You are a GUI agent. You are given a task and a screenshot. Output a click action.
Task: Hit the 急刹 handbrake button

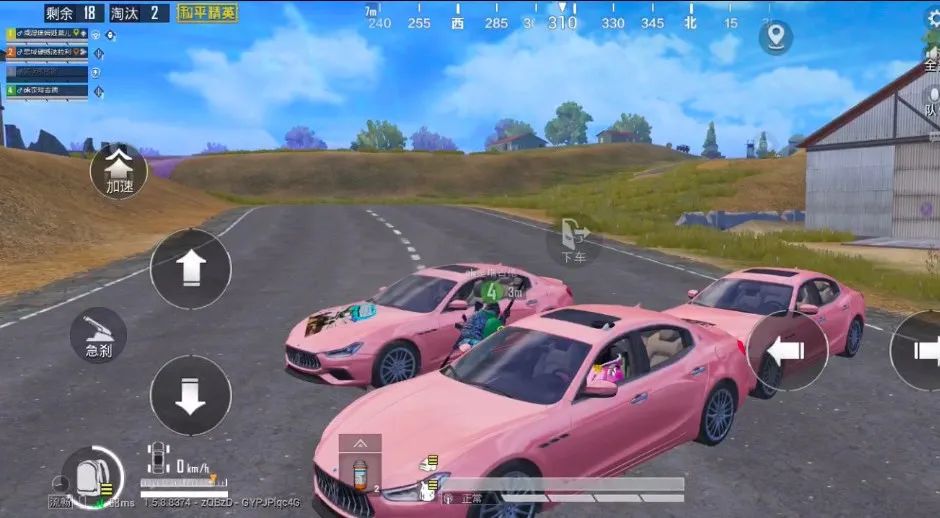tap(98, 335)
